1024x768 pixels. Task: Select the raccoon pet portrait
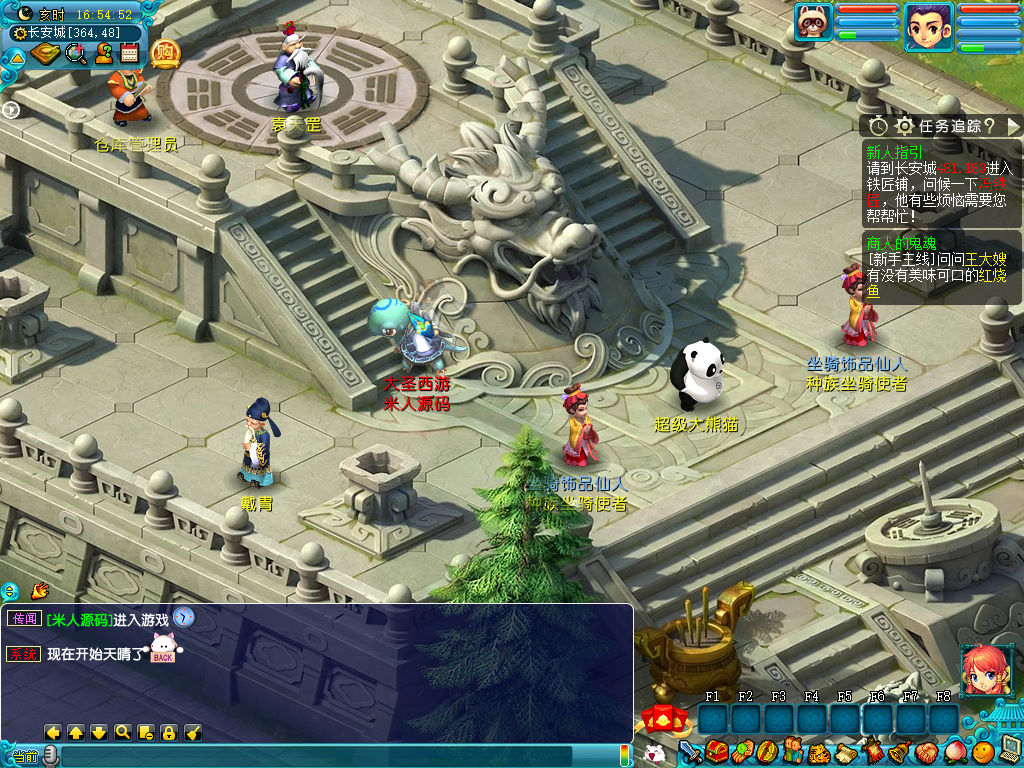pos(814,22)
